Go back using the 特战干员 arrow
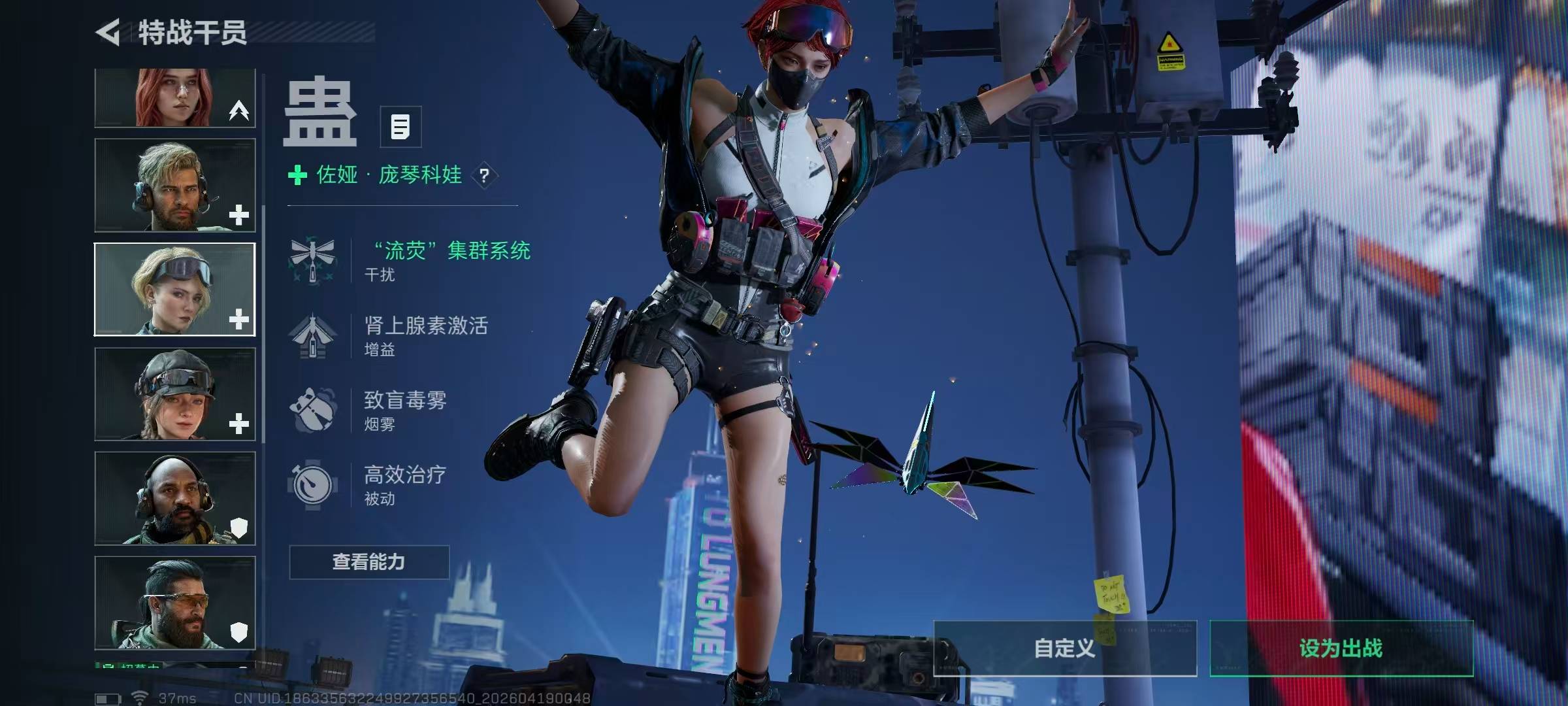The image size is (1568, 706). pyautogui.click(x=108, y=33)
